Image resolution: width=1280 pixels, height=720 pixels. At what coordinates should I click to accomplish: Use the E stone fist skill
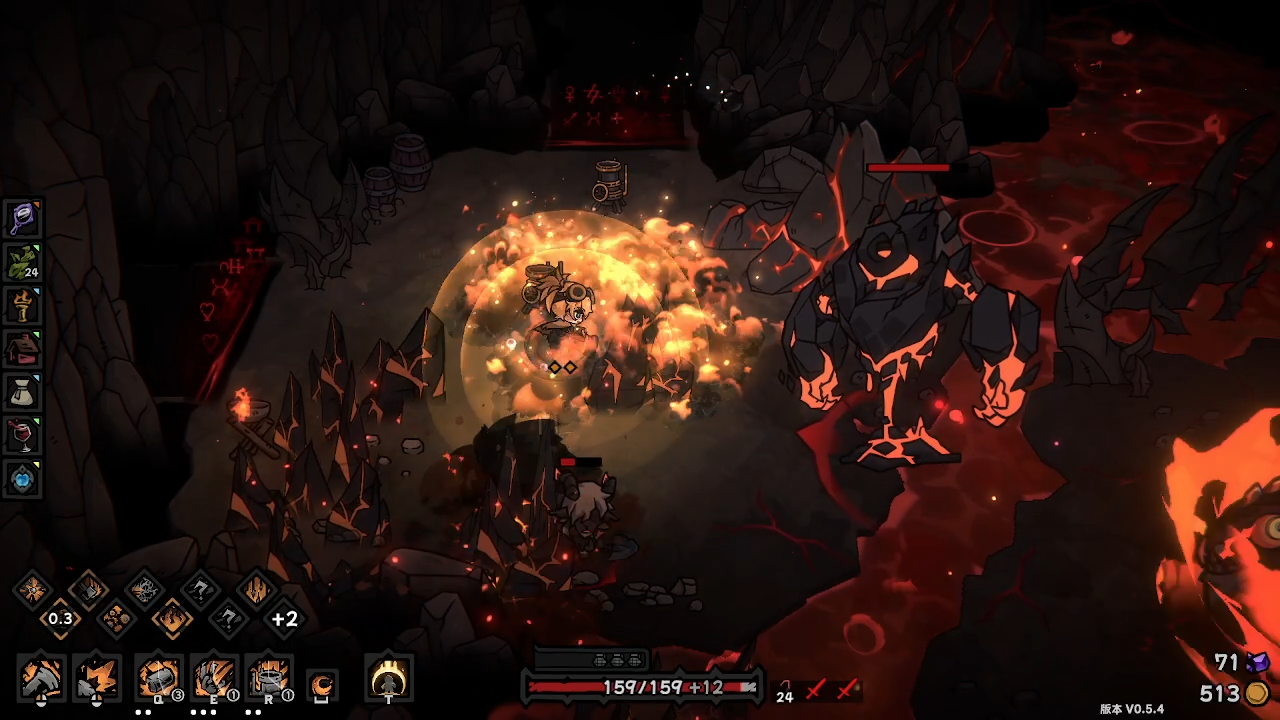pyautogui.click(x=213, y=679)
